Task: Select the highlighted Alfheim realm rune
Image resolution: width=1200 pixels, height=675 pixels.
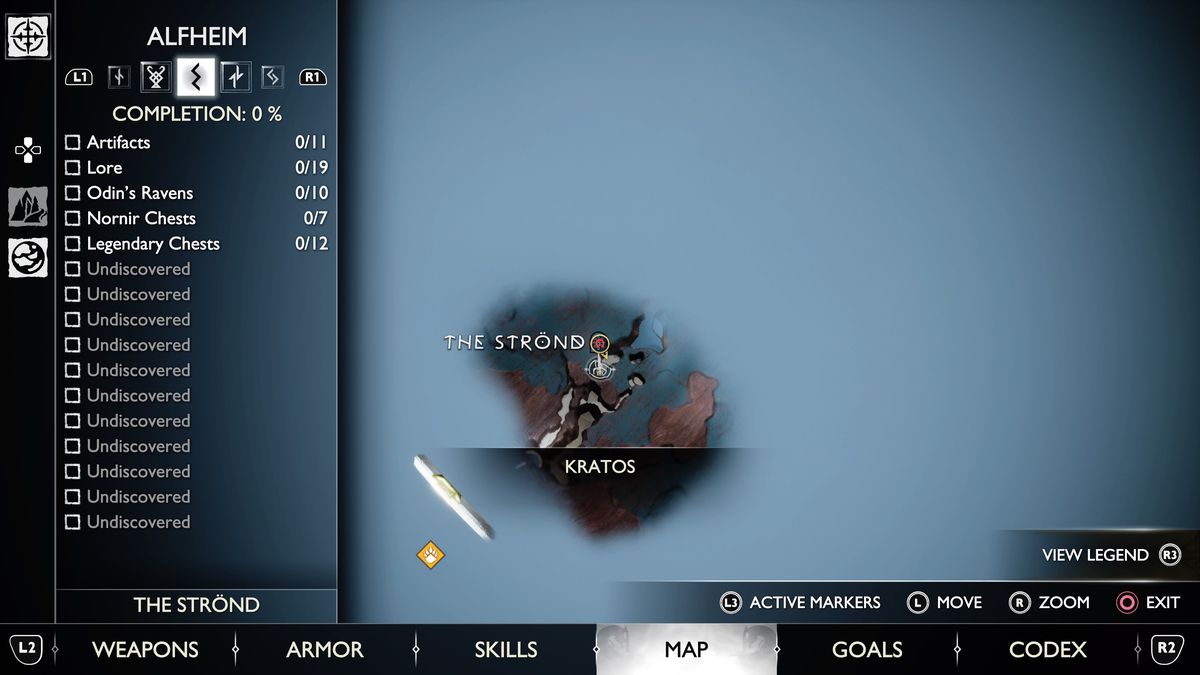Action: [195, 76]
